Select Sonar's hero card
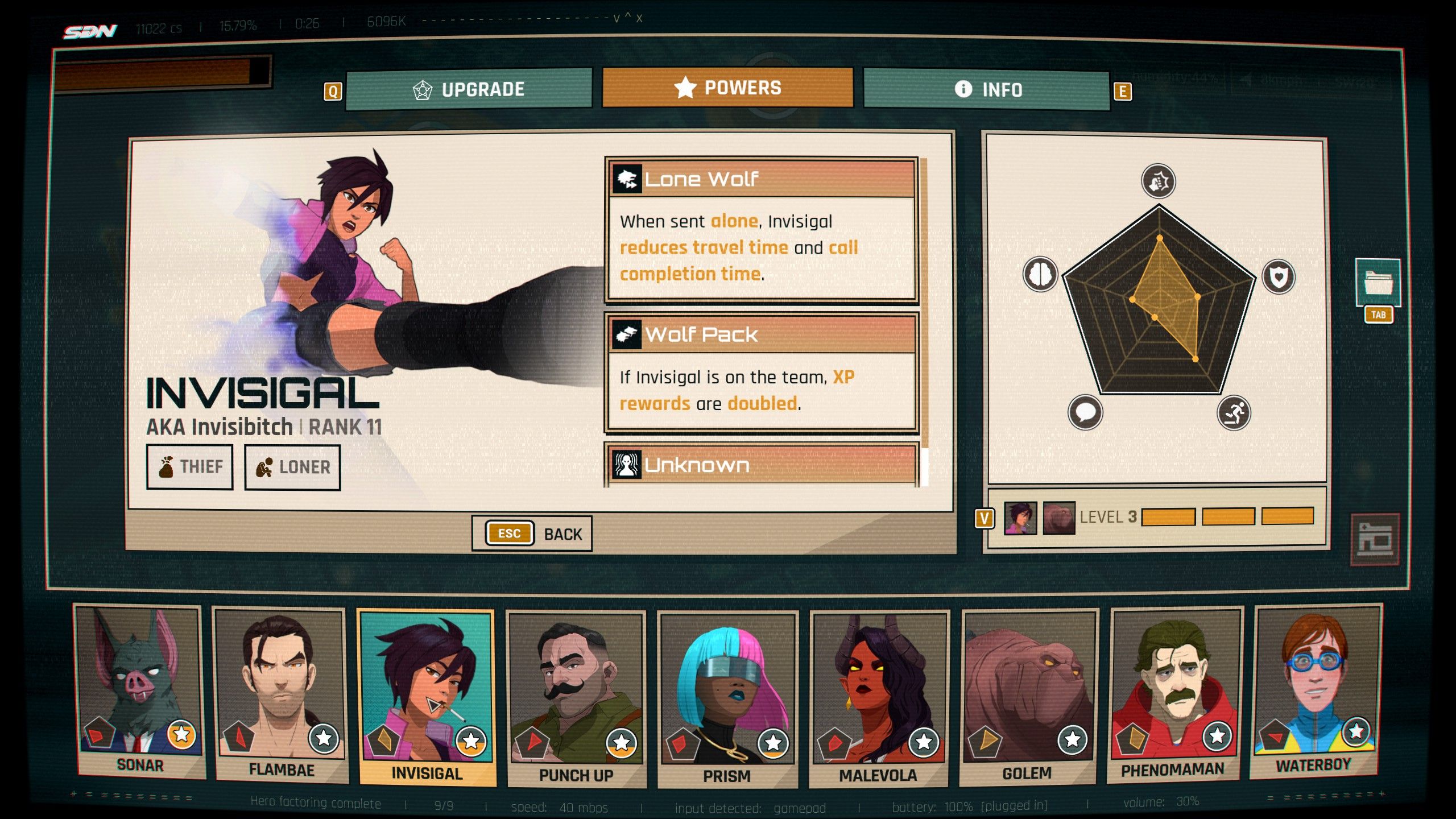Image resolution: width=1456 pixels, height=819 pixels. coord(140,691)
